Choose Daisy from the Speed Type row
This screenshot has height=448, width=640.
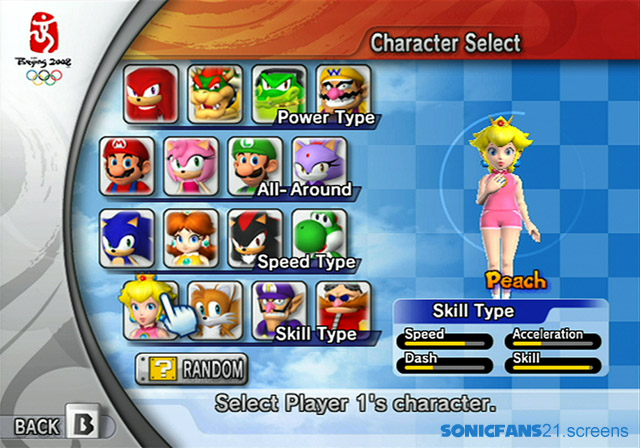point(190,237)
